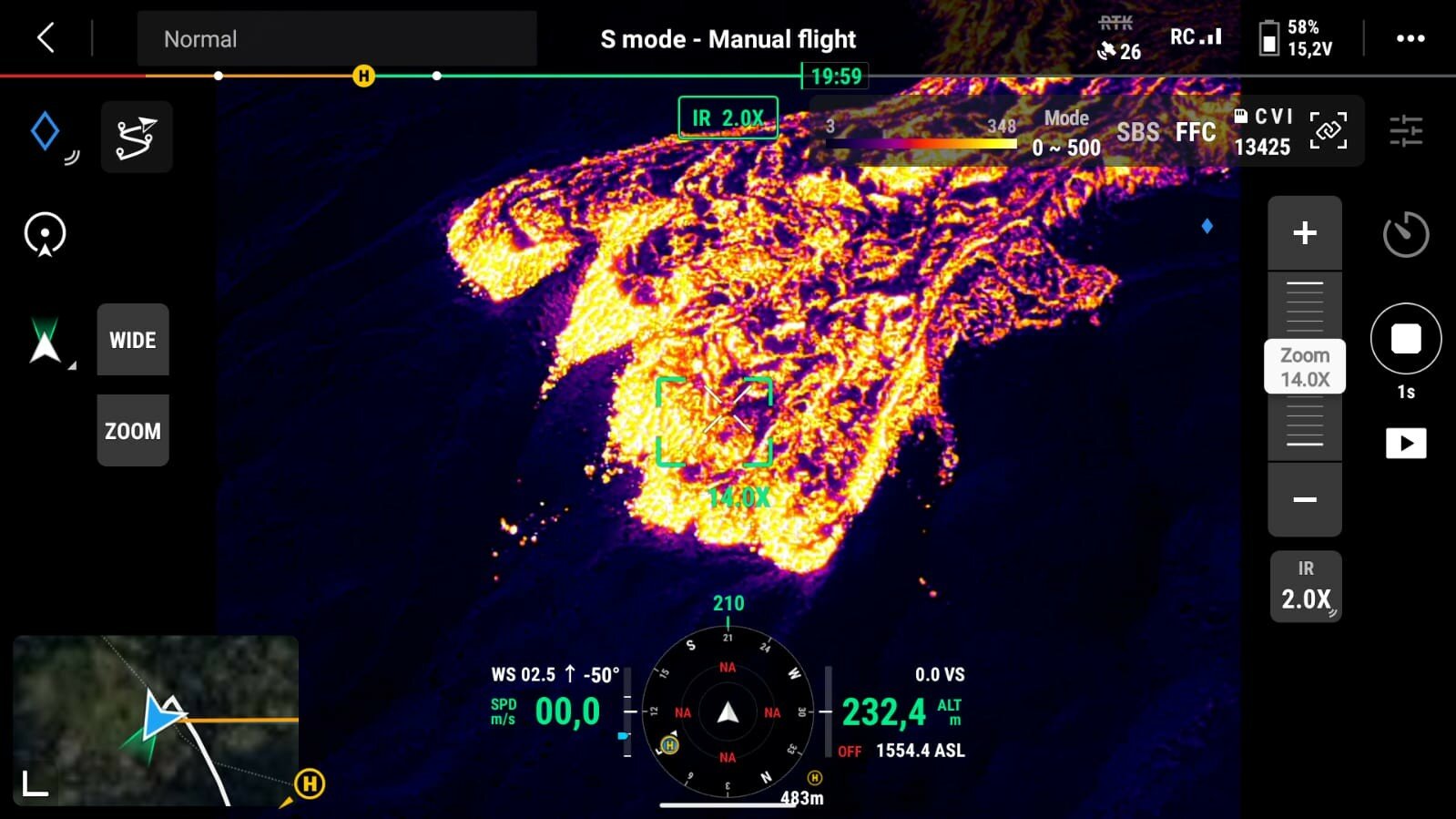Activate SBS side-by-side view

[x=1138, y=132]
